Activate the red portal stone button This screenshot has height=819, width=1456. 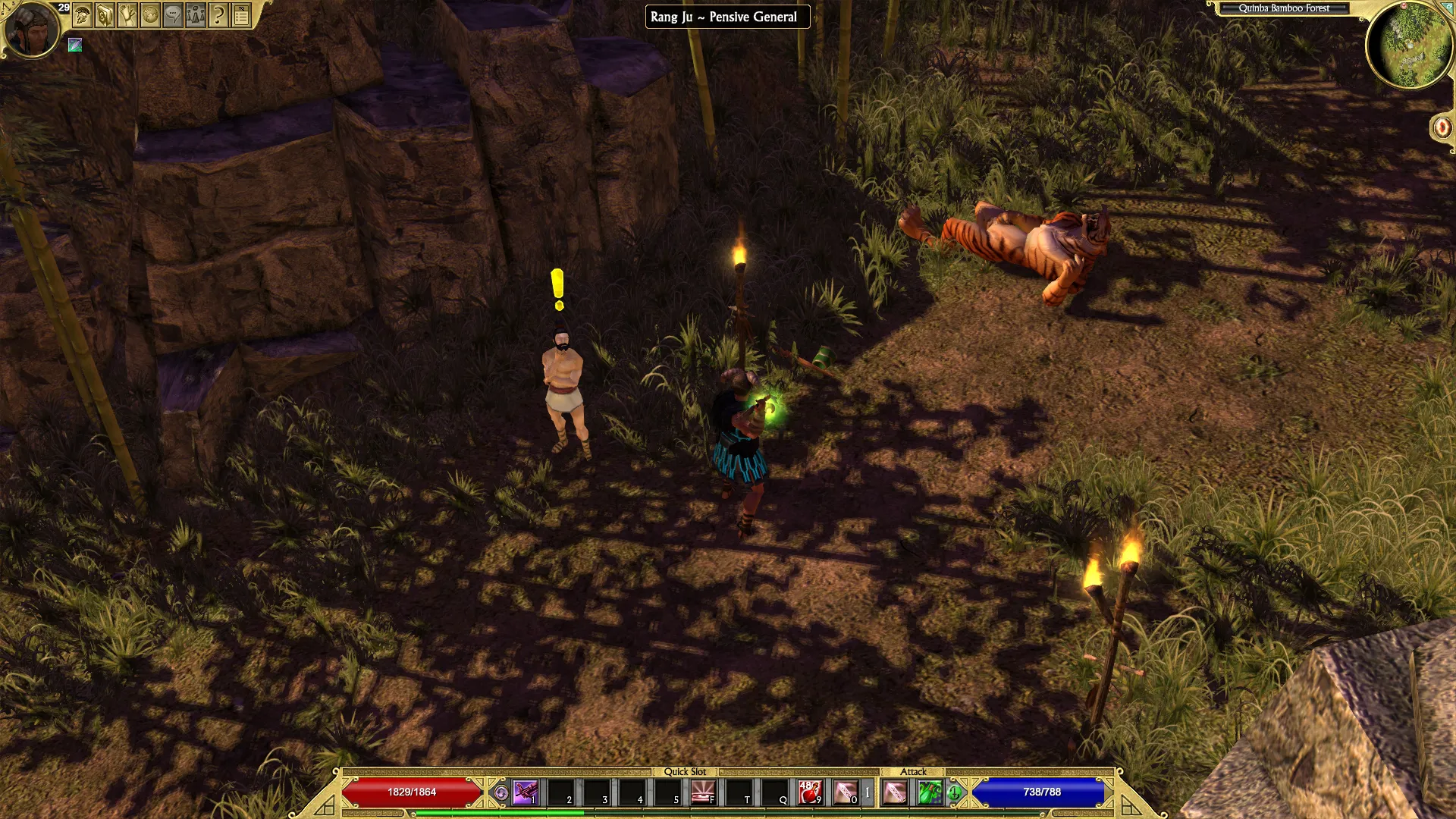tap(1442, 127)
